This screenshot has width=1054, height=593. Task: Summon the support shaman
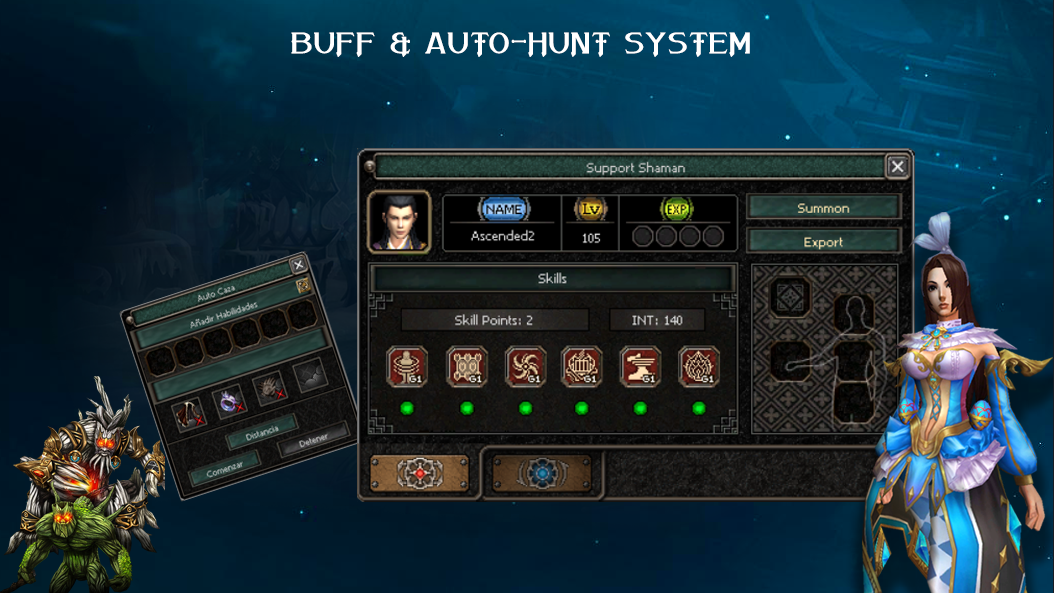click(823, 208)
